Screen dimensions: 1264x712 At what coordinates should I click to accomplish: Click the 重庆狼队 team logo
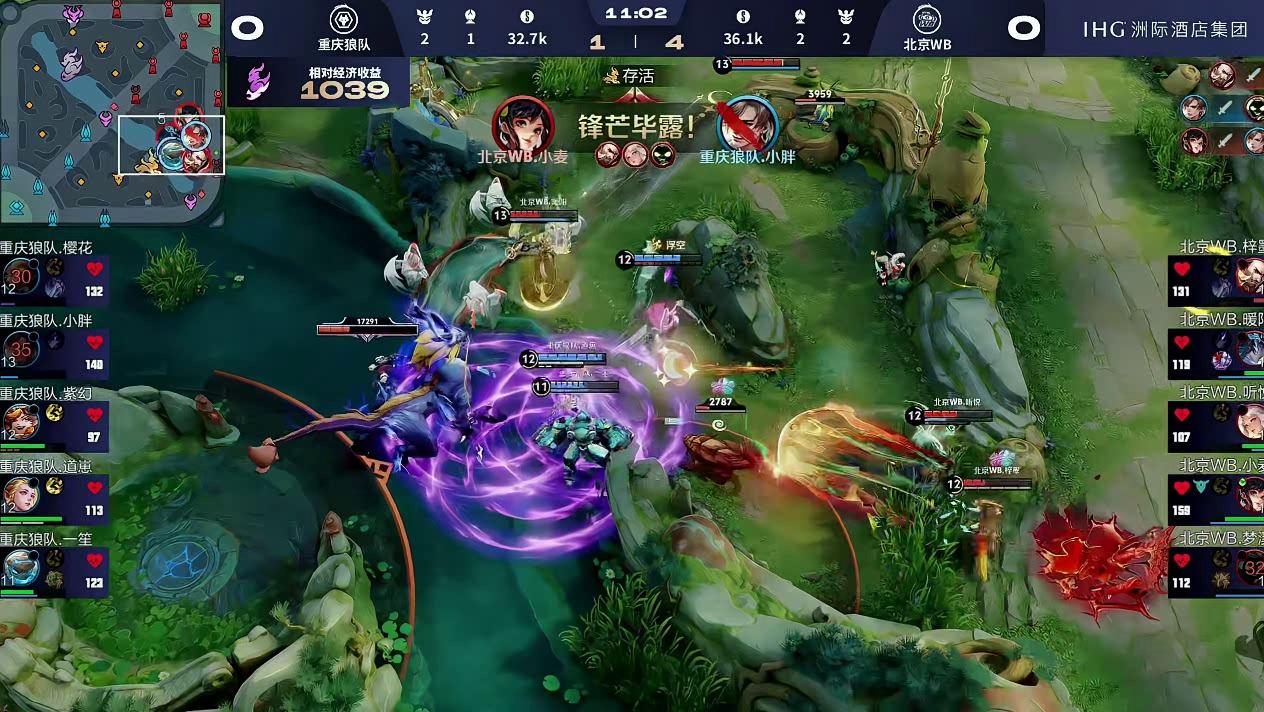pyautogui.click(x=343, y=20)
